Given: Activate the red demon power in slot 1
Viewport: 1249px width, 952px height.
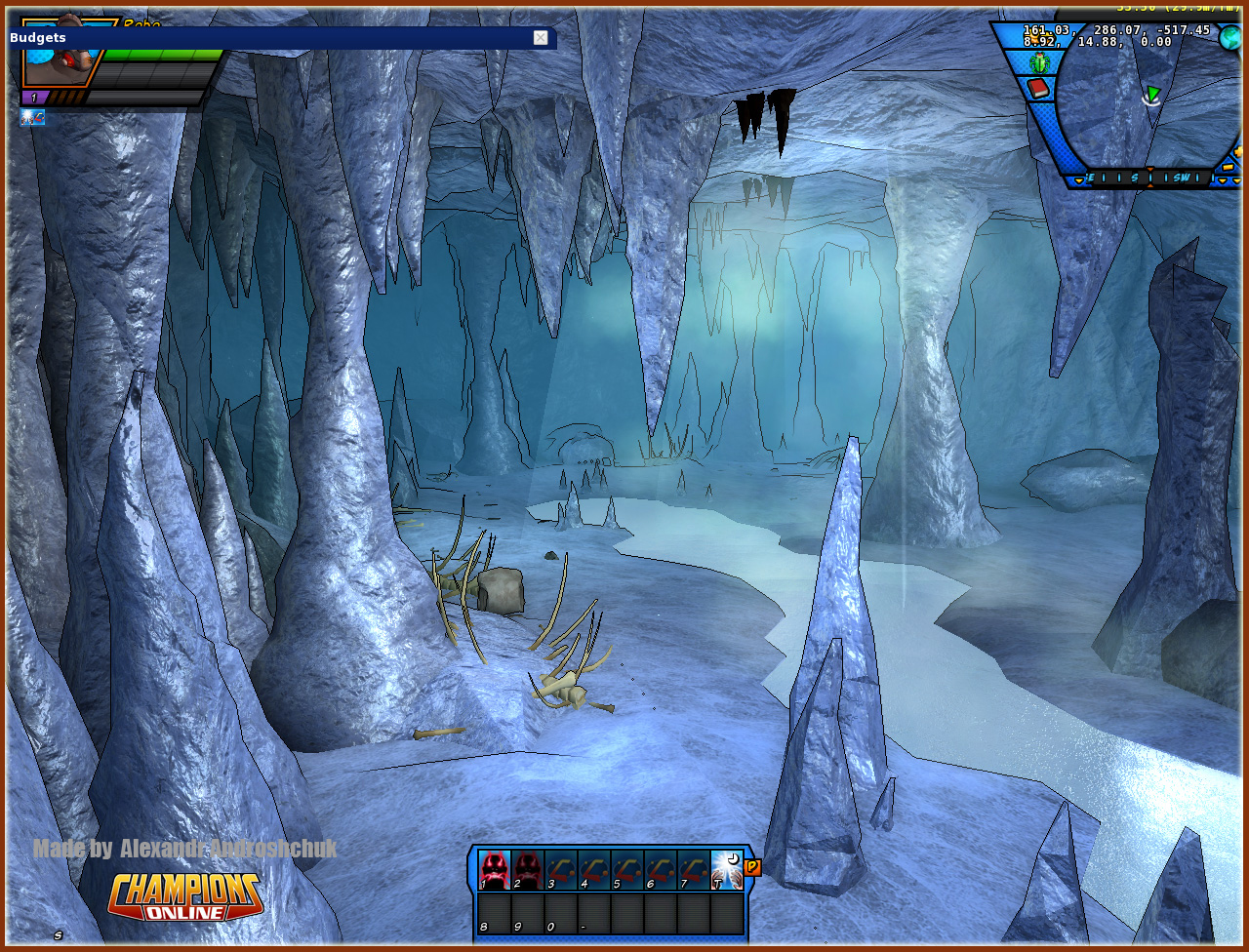Looking at the screenshot, I should click(x=495, y=869).
